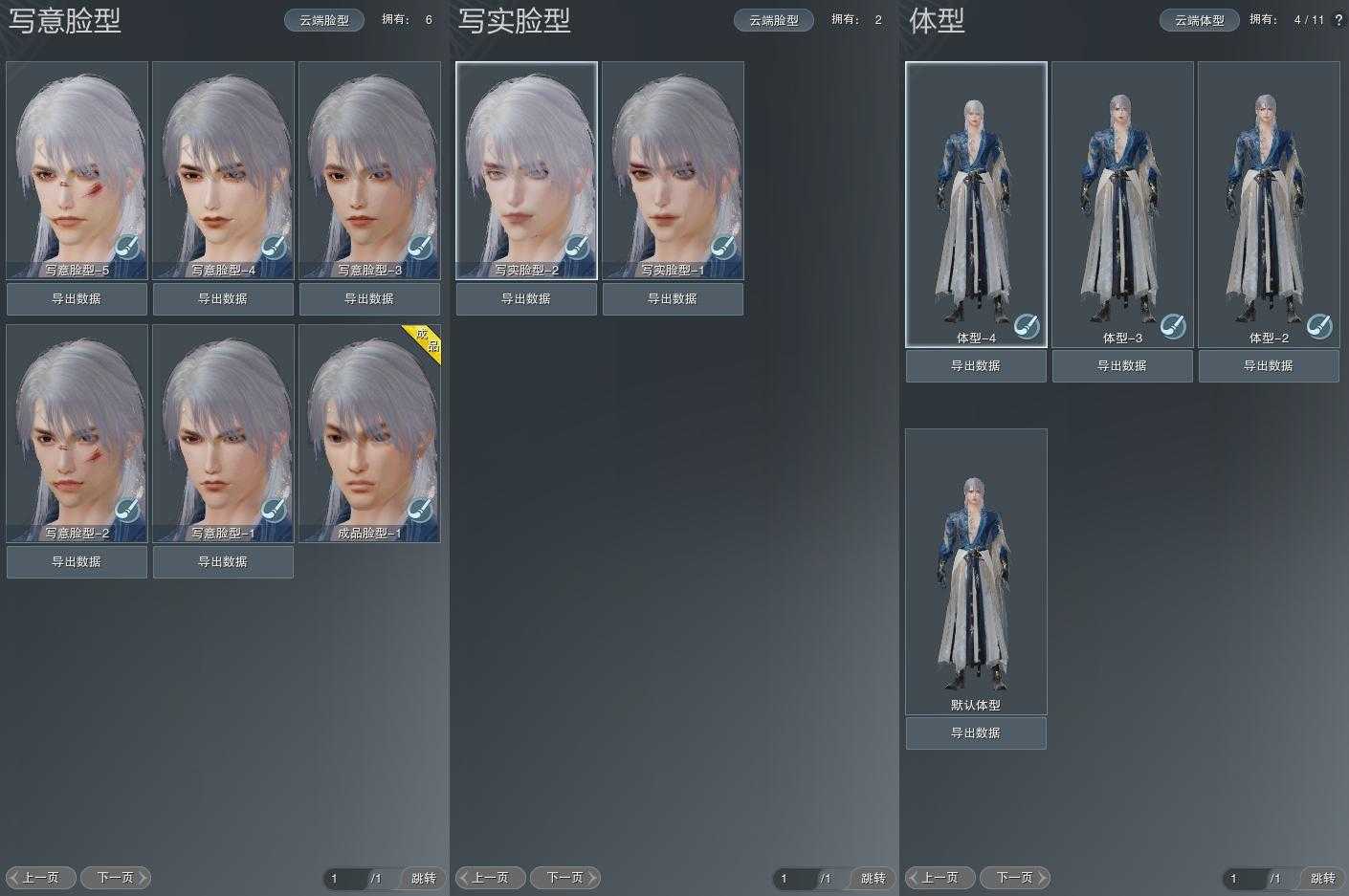Go to next page of 写意脸型

point(116,878)
